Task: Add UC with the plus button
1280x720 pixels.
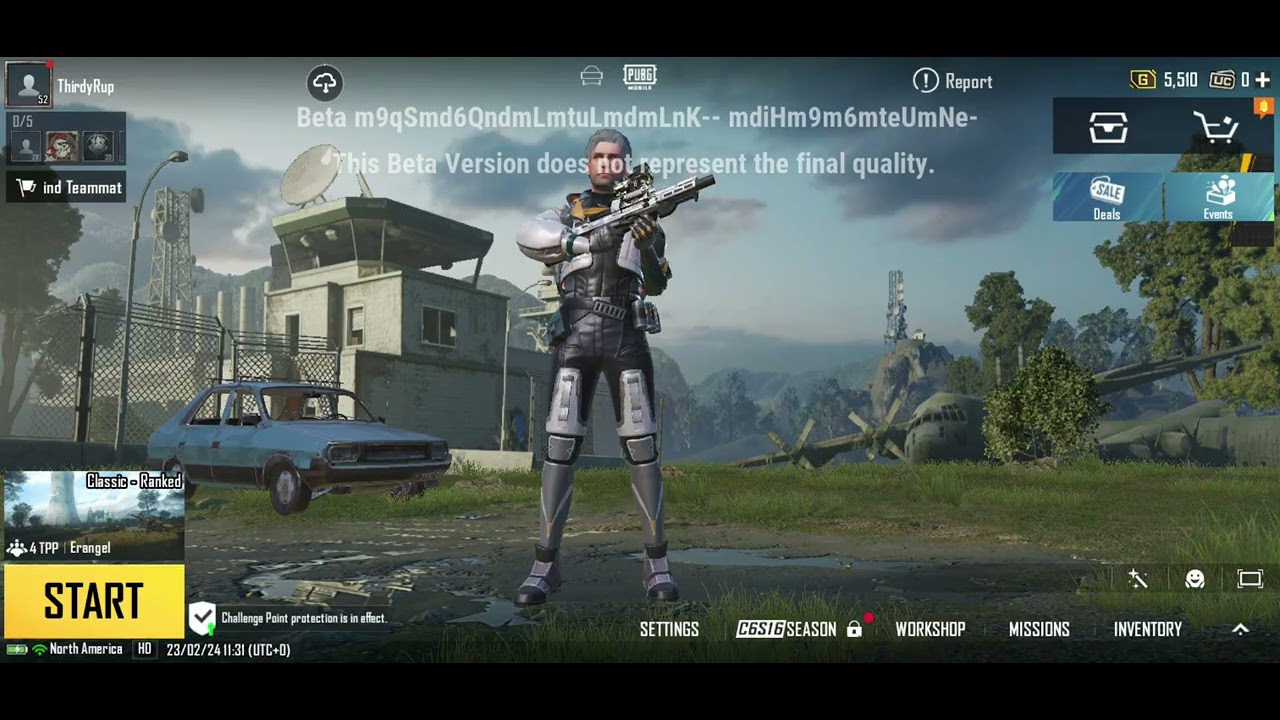Action: tap(1262, 80)
